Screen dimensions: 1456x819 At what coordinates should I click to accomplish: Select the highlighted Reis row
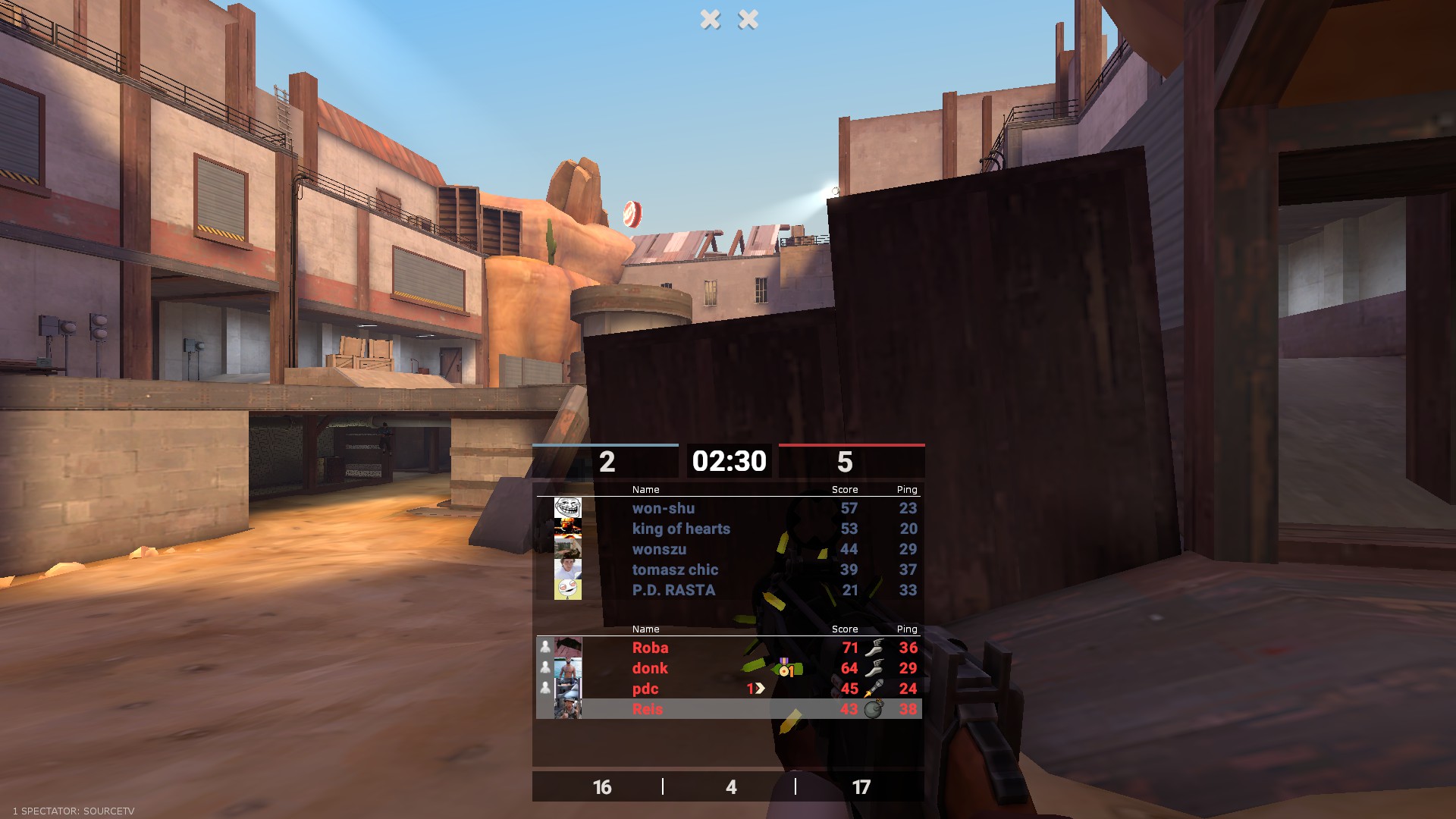[647, 709]
